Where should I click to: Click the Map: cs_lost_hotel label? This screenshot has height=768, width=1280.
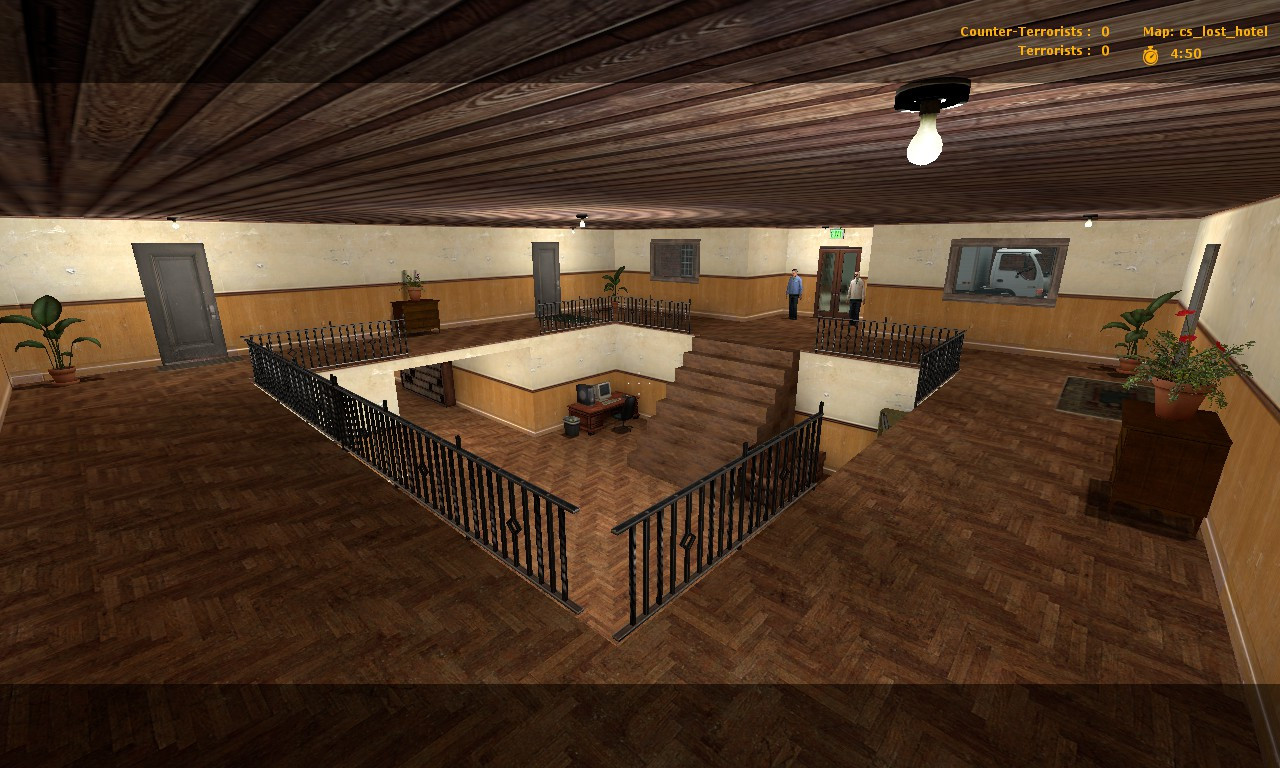click(x=1204, y=31)
